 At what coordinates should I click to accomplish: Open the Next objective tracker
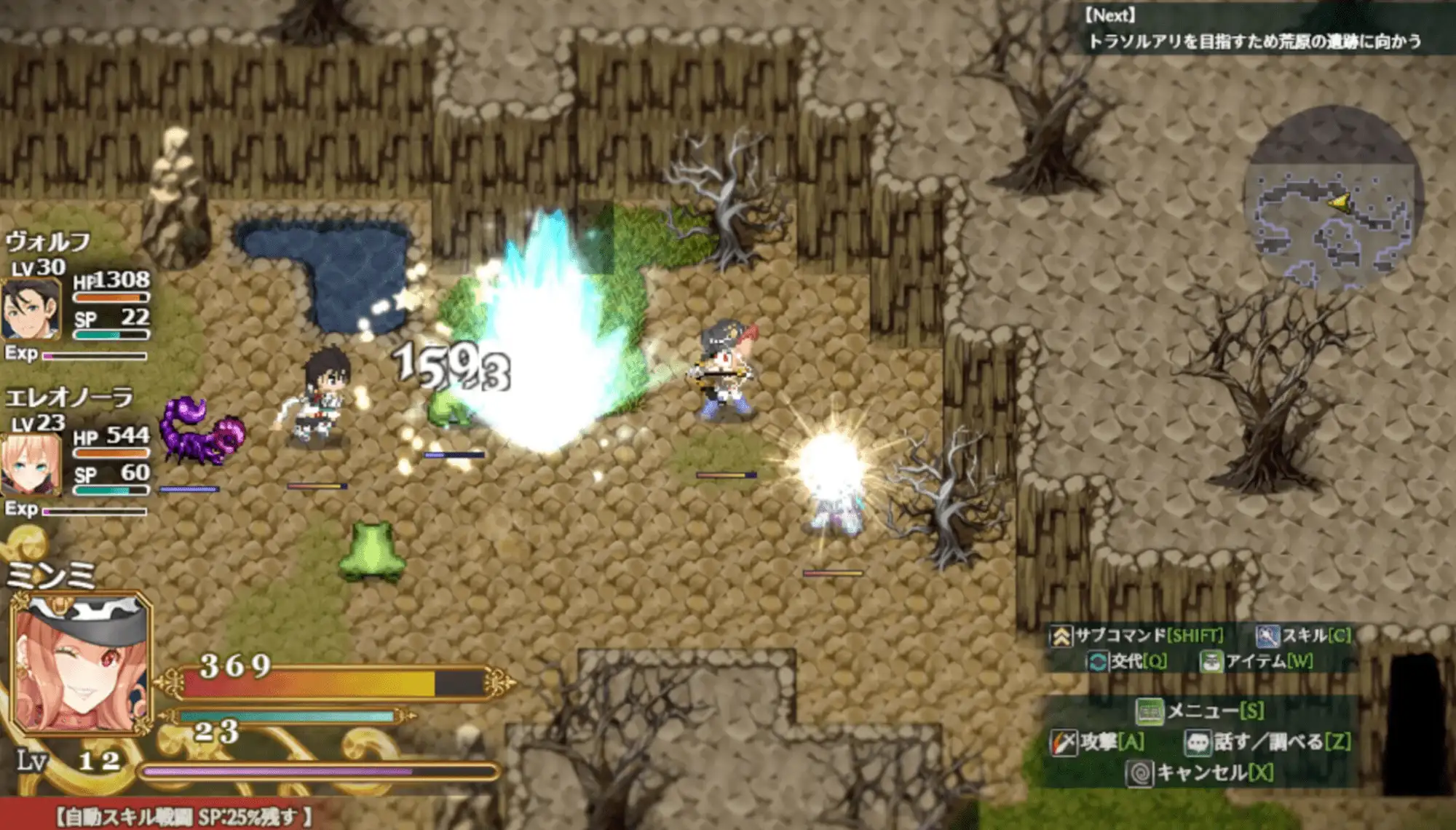pyautogui.click(x=1254, y=29)
